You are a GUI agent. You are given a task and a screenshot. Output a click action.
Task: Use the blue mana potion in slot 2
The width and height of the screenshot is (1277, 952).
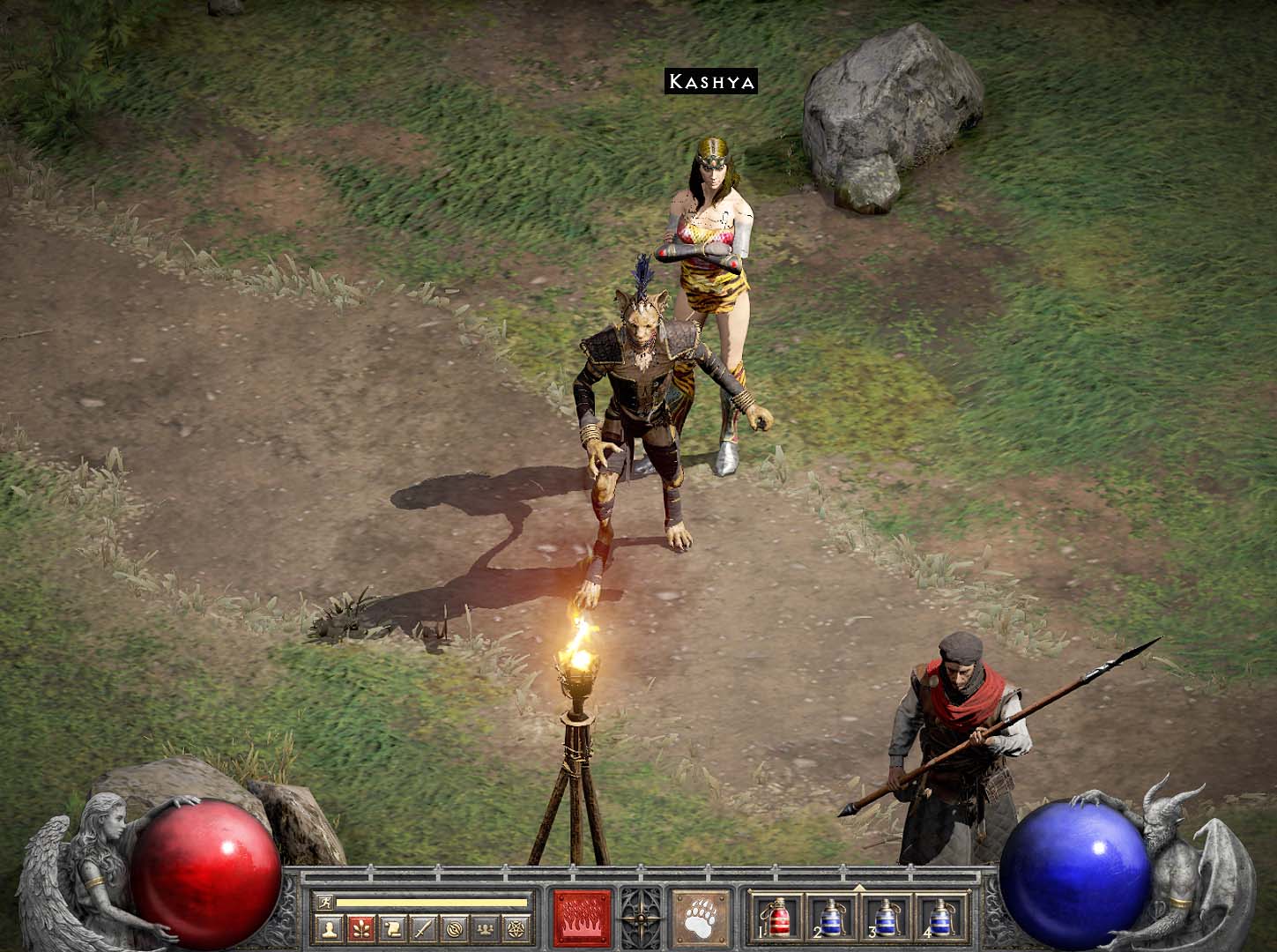pyautogui.click(x=831, y=917)
